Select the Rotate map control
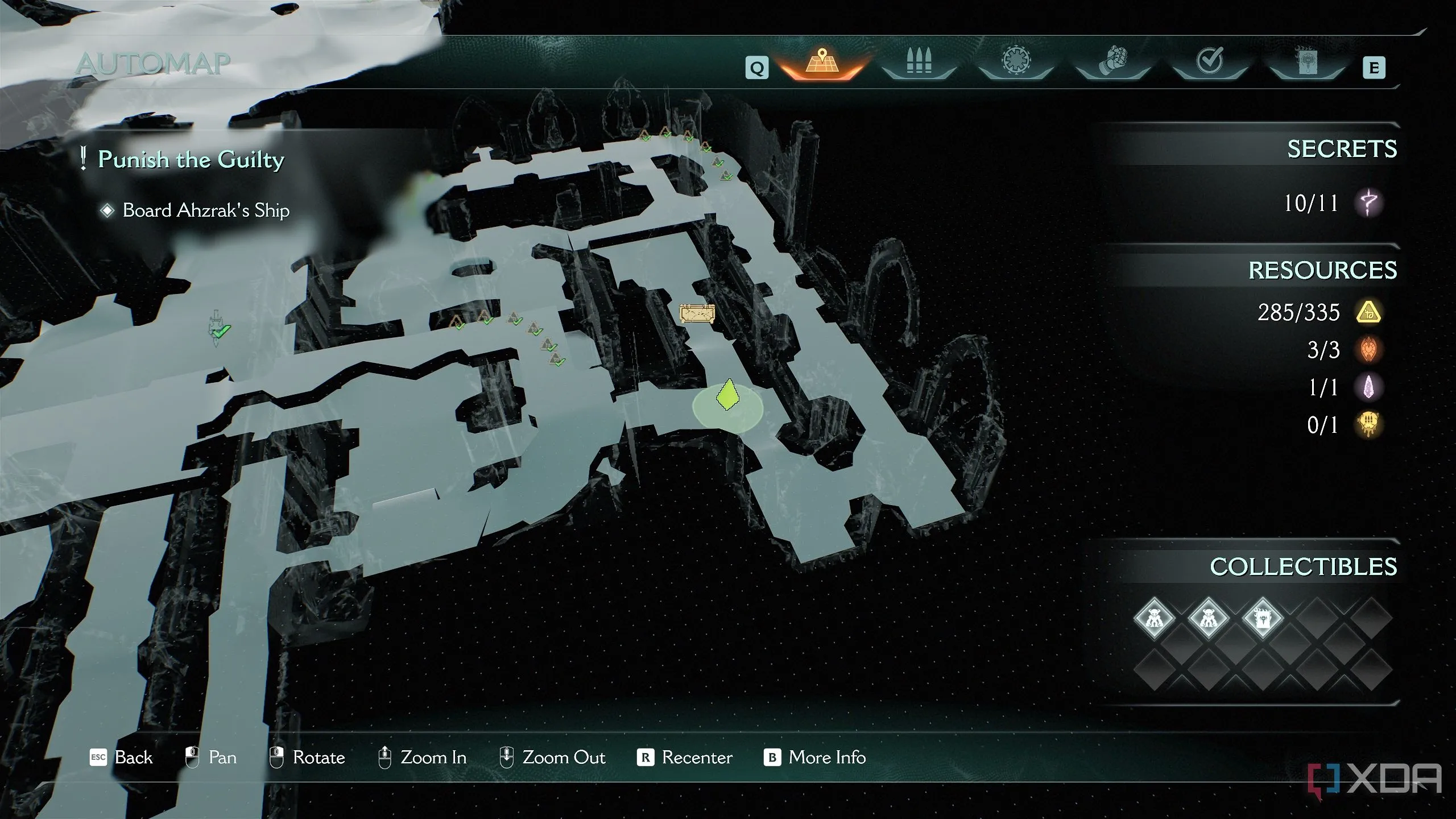This screenshot has height=819, width=1456. (x=307, y=758)
